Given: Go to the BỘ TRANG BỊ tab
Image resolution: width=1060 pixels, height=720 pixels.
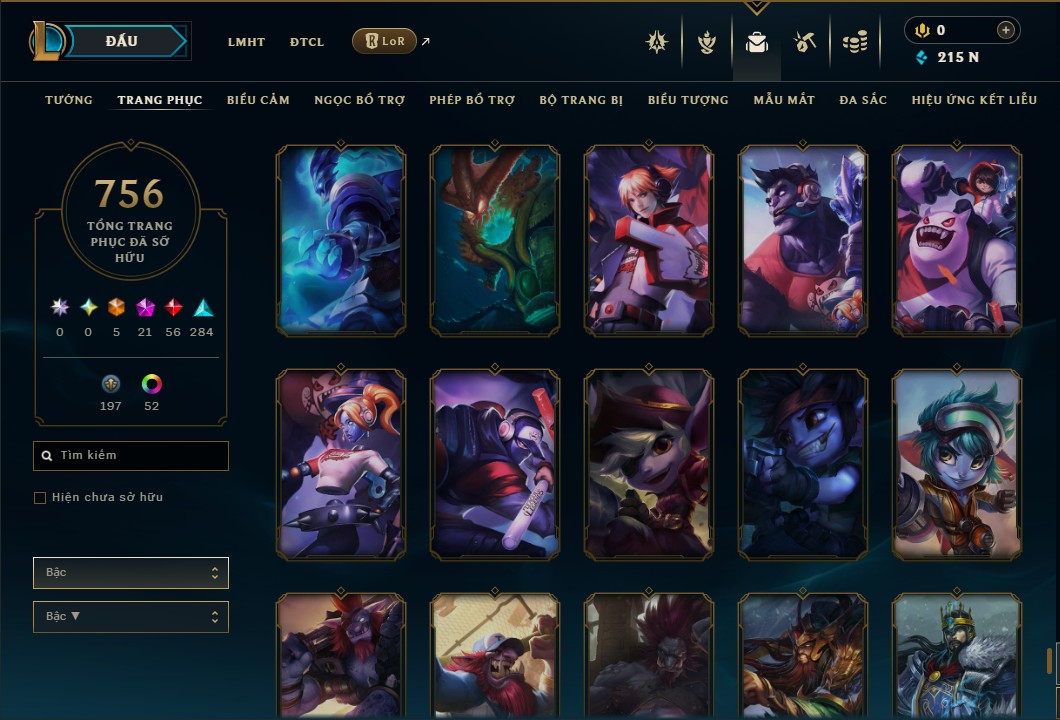Looking at the screenshot, I should [581, 100].
